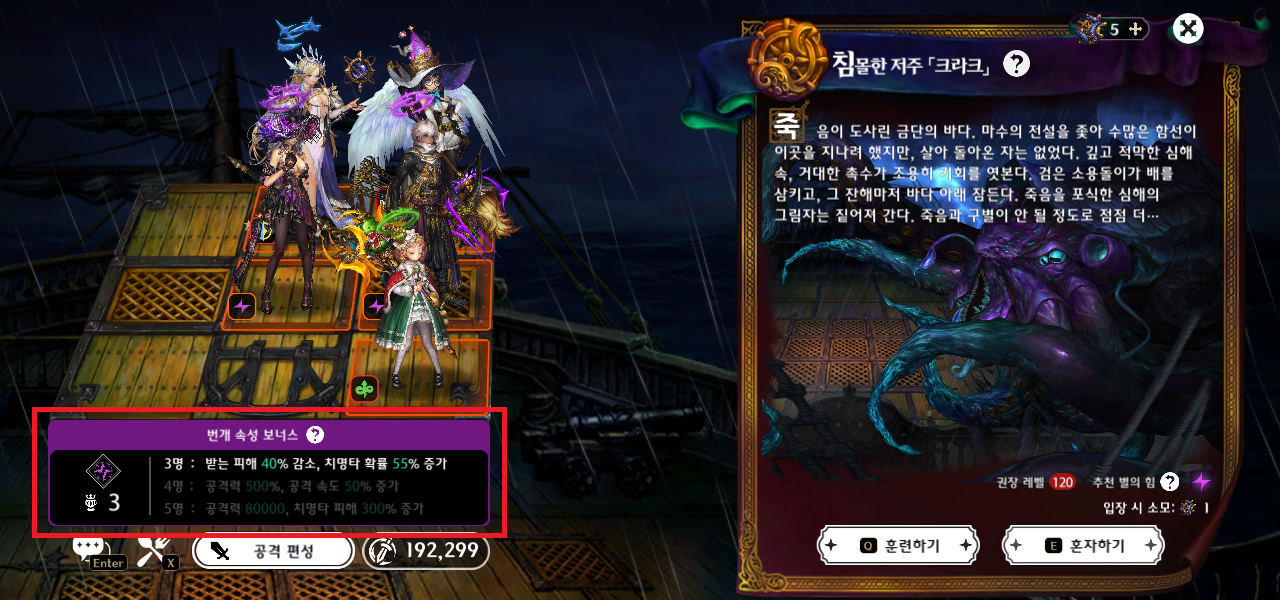Open the chat speech bubble
1280x600 pixels.
tap(88, 546)
